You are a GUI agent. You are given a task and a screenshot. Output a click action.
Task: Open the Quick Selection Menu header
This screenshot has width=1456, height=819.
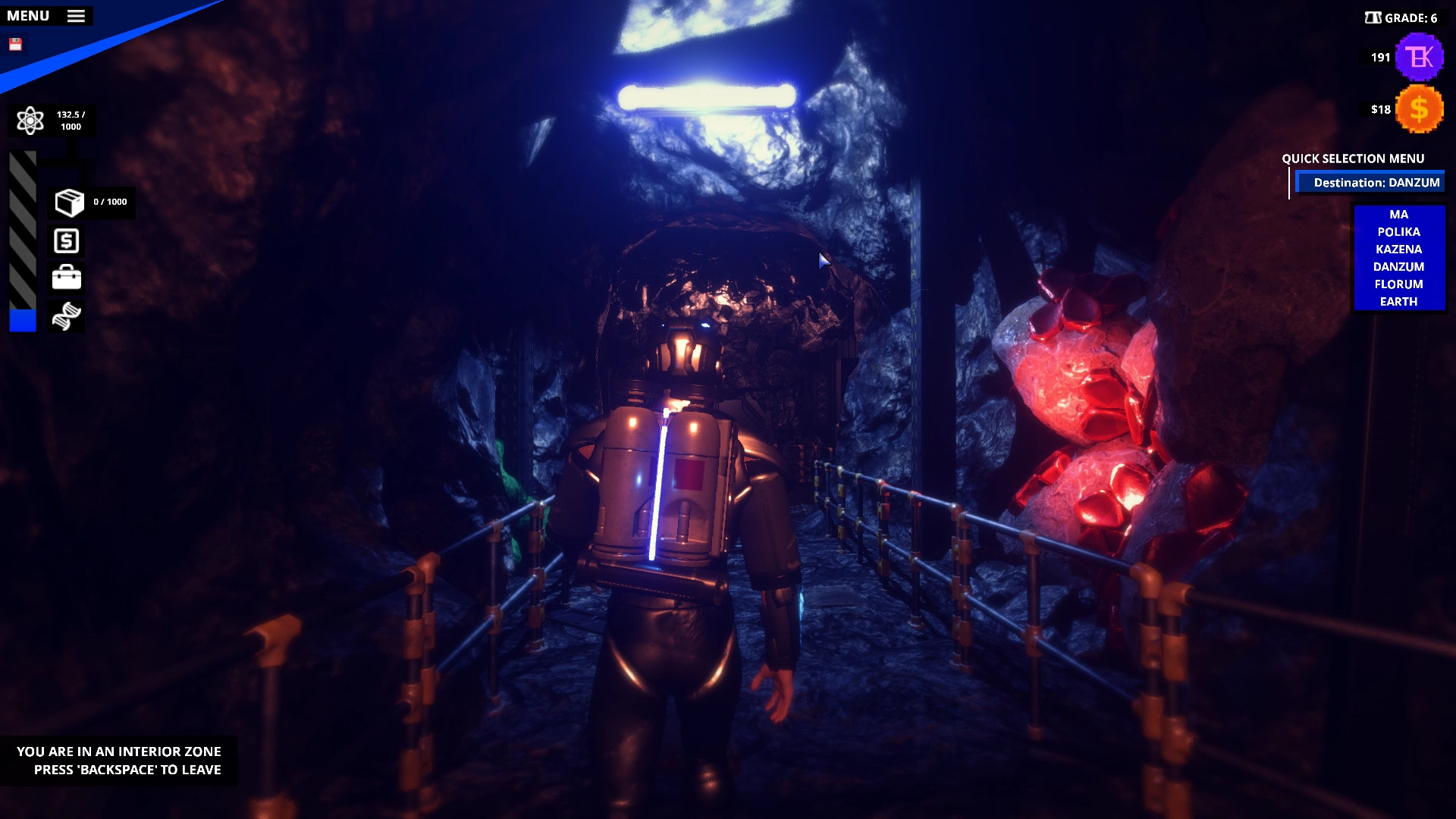coord(1352,158)
